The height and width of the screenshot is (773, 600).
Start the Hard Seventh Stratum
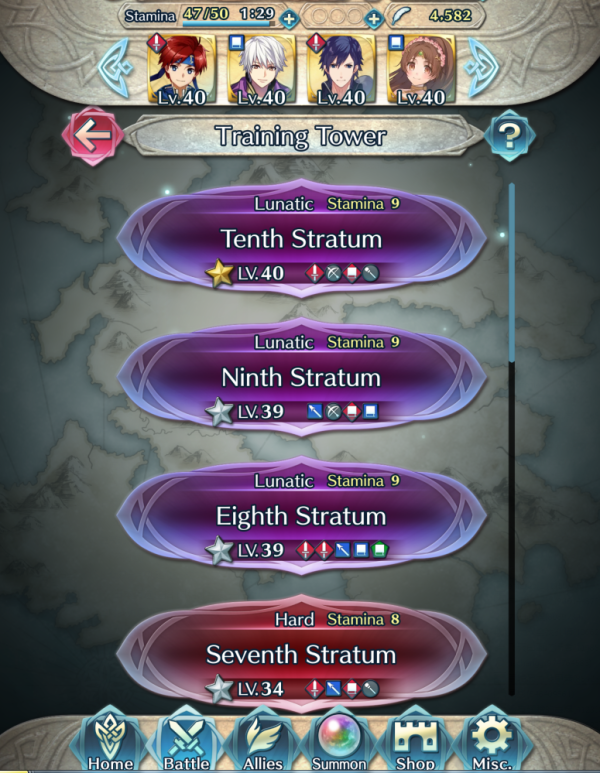pyautogui.click(x=301, y=655)
